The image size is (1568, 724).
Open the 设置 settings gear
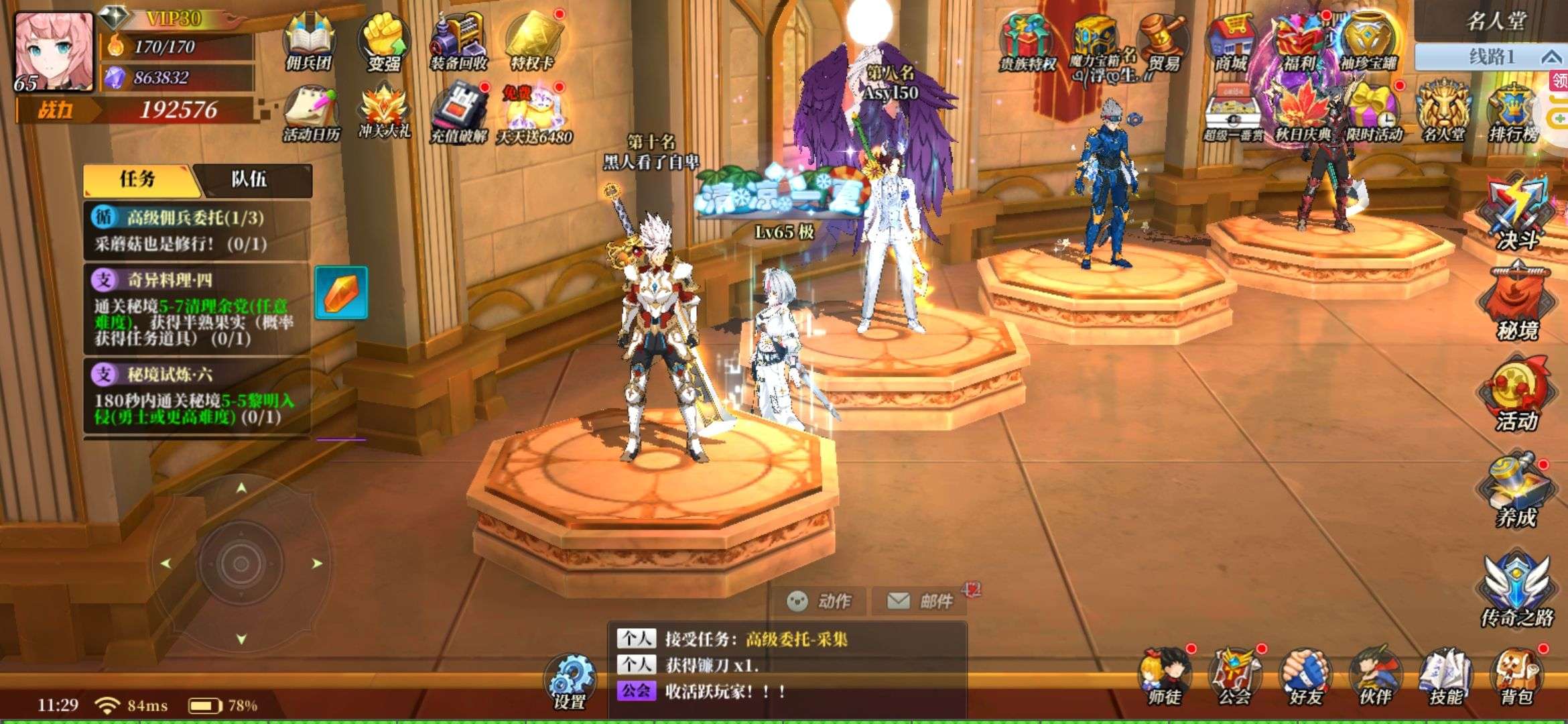(570, 680)
